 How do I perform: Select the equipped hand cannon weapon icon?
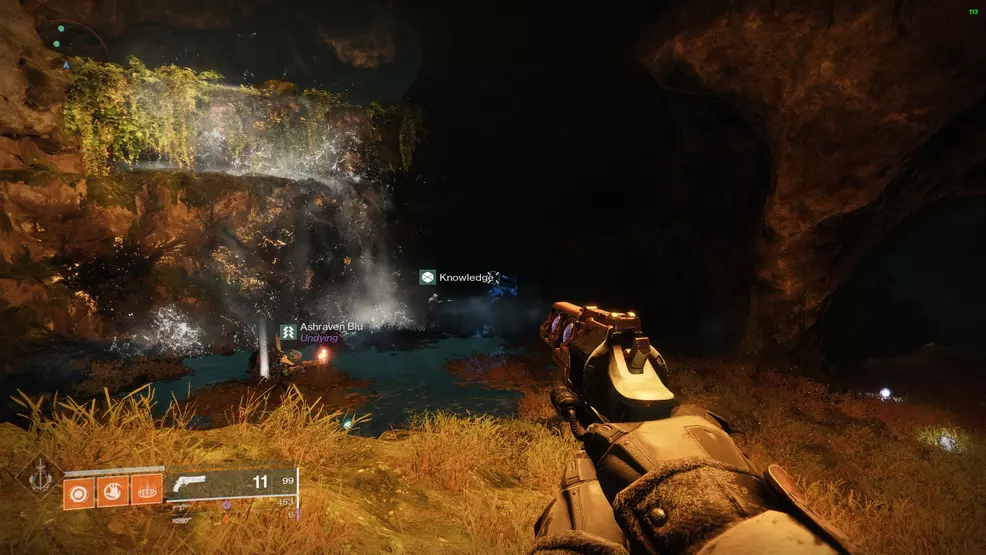(190, 483)
